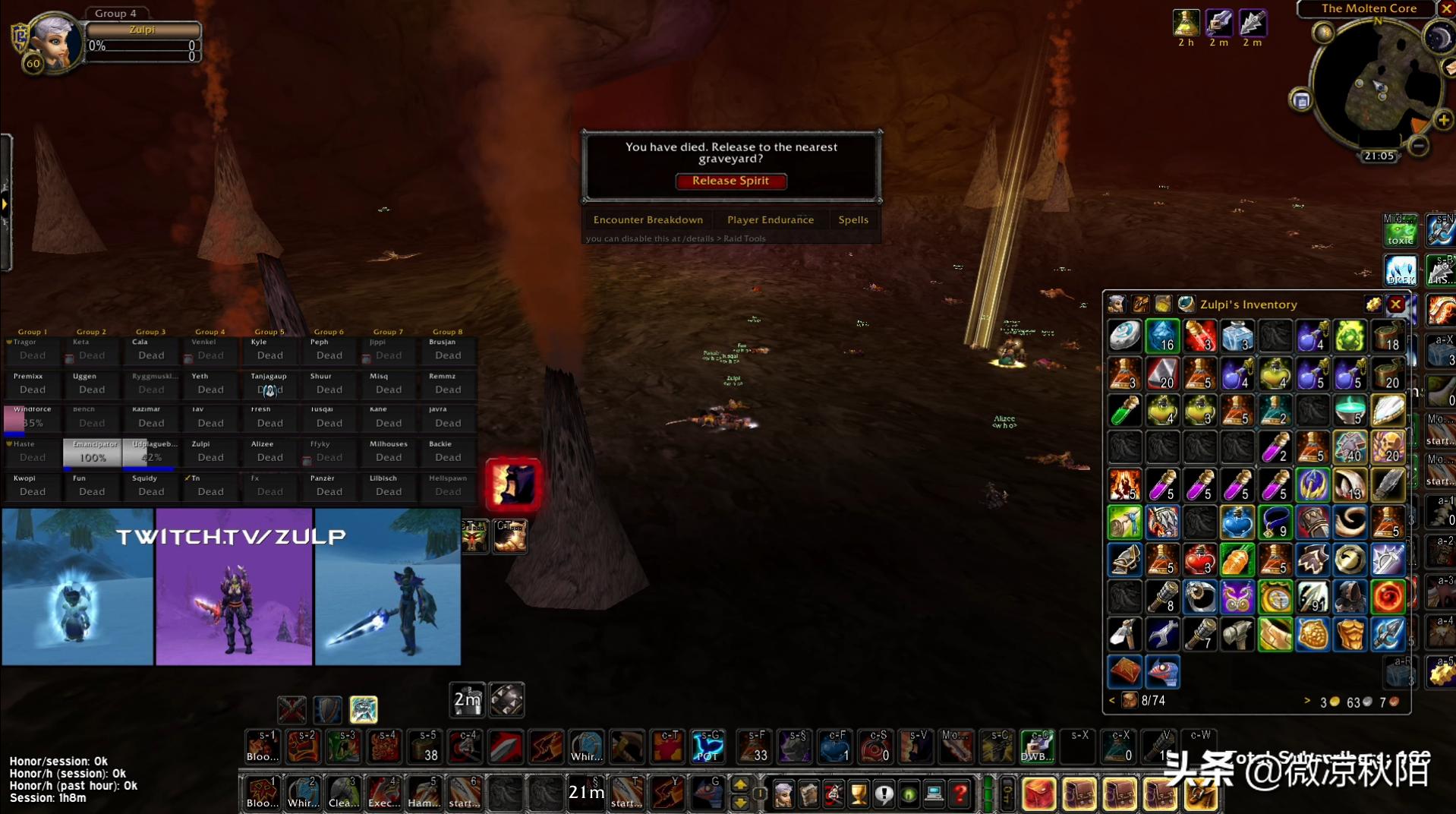Zoom out the minimap with the minus button

pos(1417,145)
